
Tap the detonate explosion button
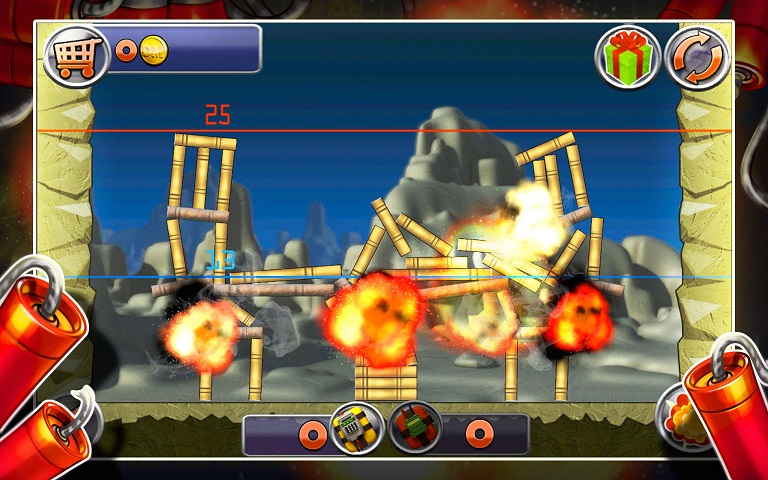coord(678,413)
